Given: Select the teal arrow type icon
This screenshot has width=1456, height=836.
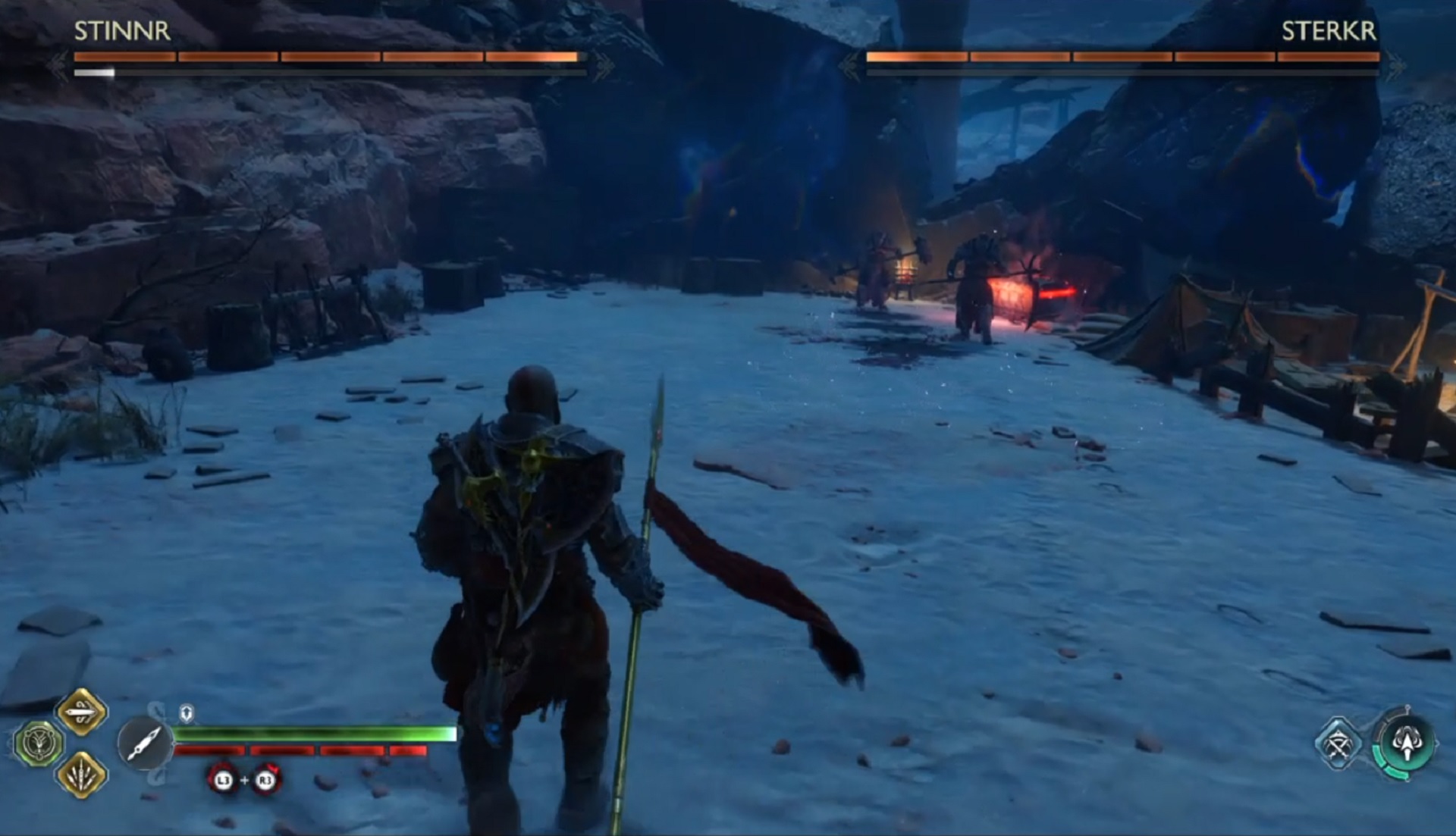Looking at the screenshot, I should pos(1407,743).
